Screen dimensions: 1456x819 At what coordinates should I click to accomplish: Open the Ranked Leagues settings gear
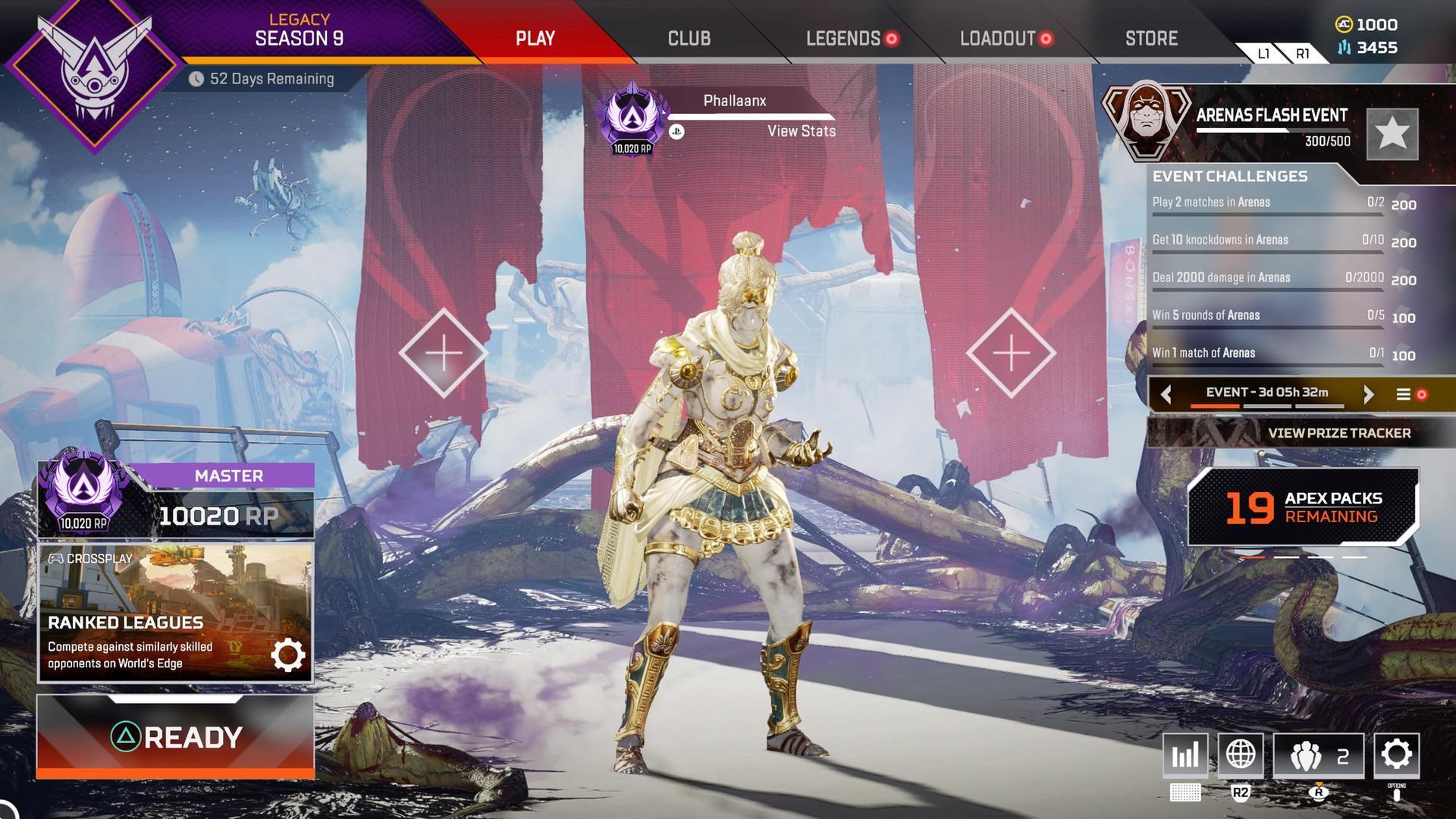click(x=288, y=654)
